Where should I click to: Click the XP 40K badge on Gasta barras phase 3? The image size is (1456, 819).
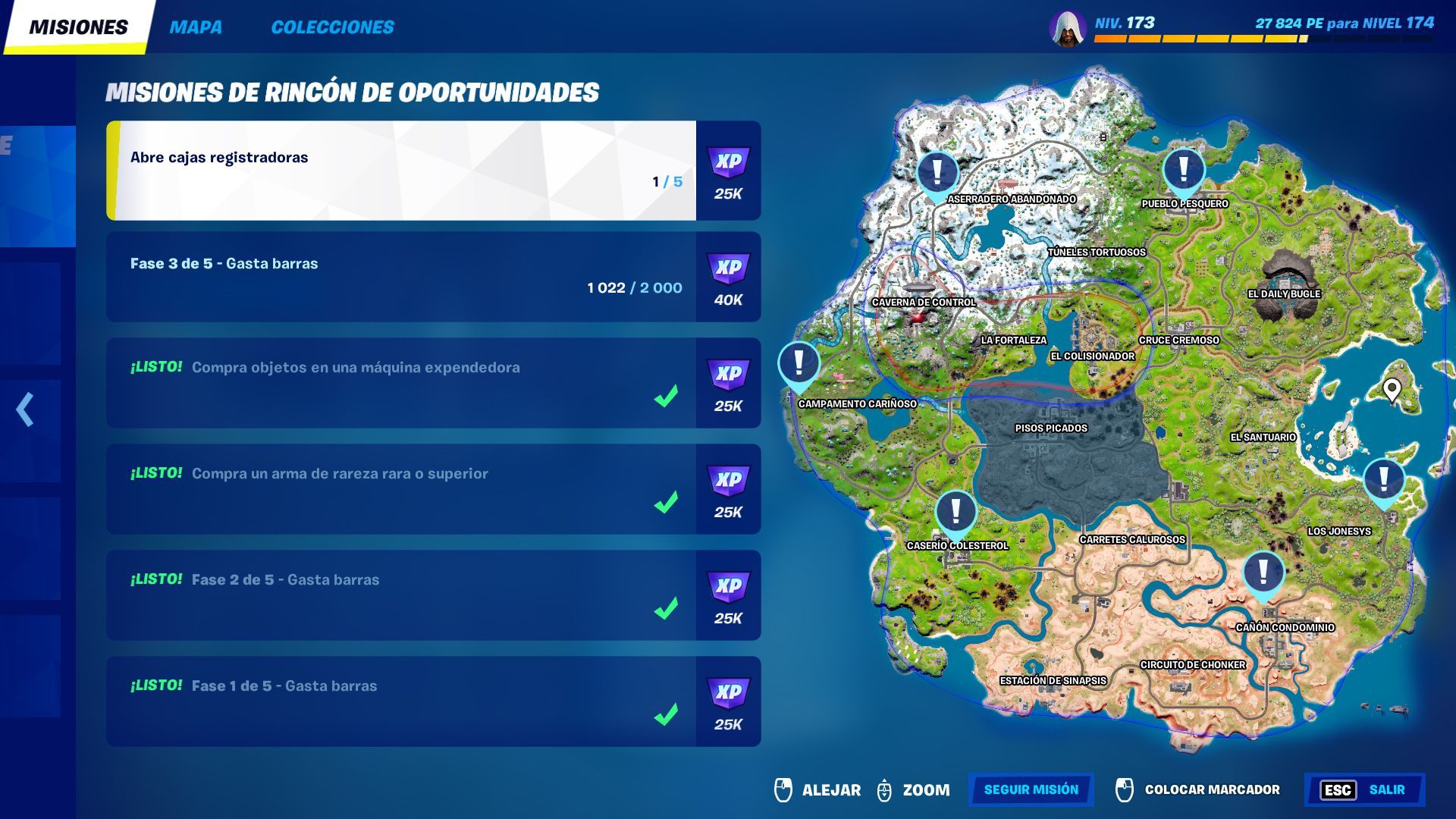[x=726, y=277]
